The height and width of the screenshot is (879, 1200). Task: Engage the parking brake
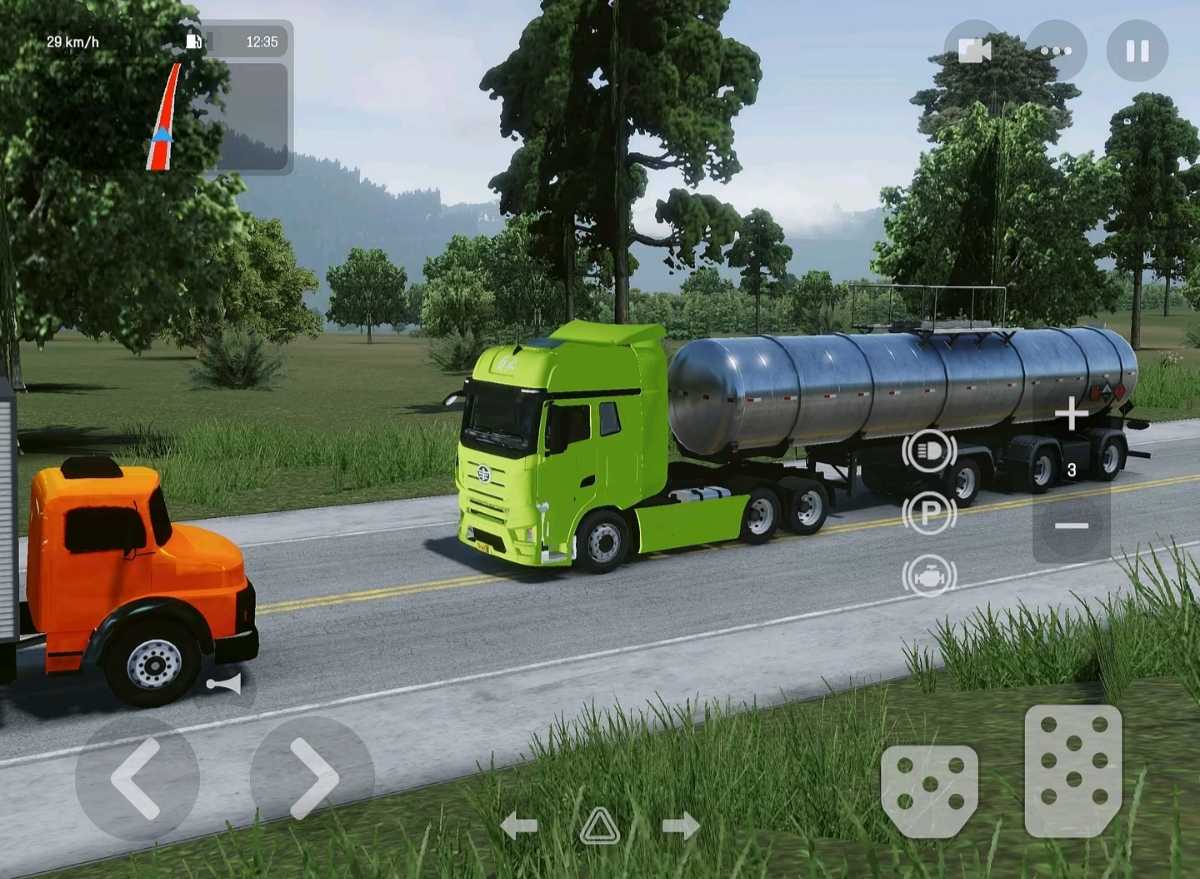[929, 513]
